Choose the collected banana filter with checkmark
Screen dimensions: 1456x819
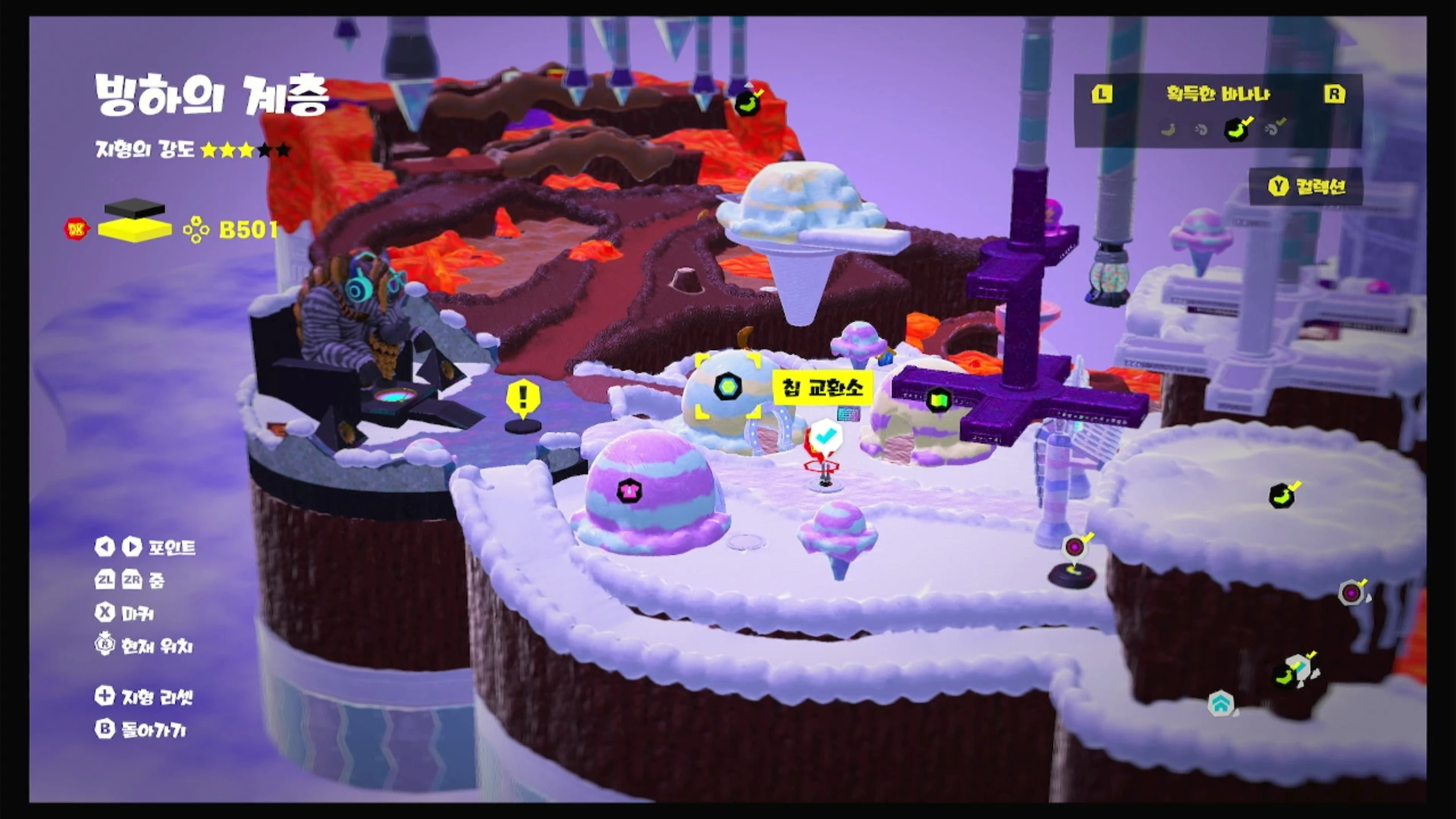(x=1236, y=129)
